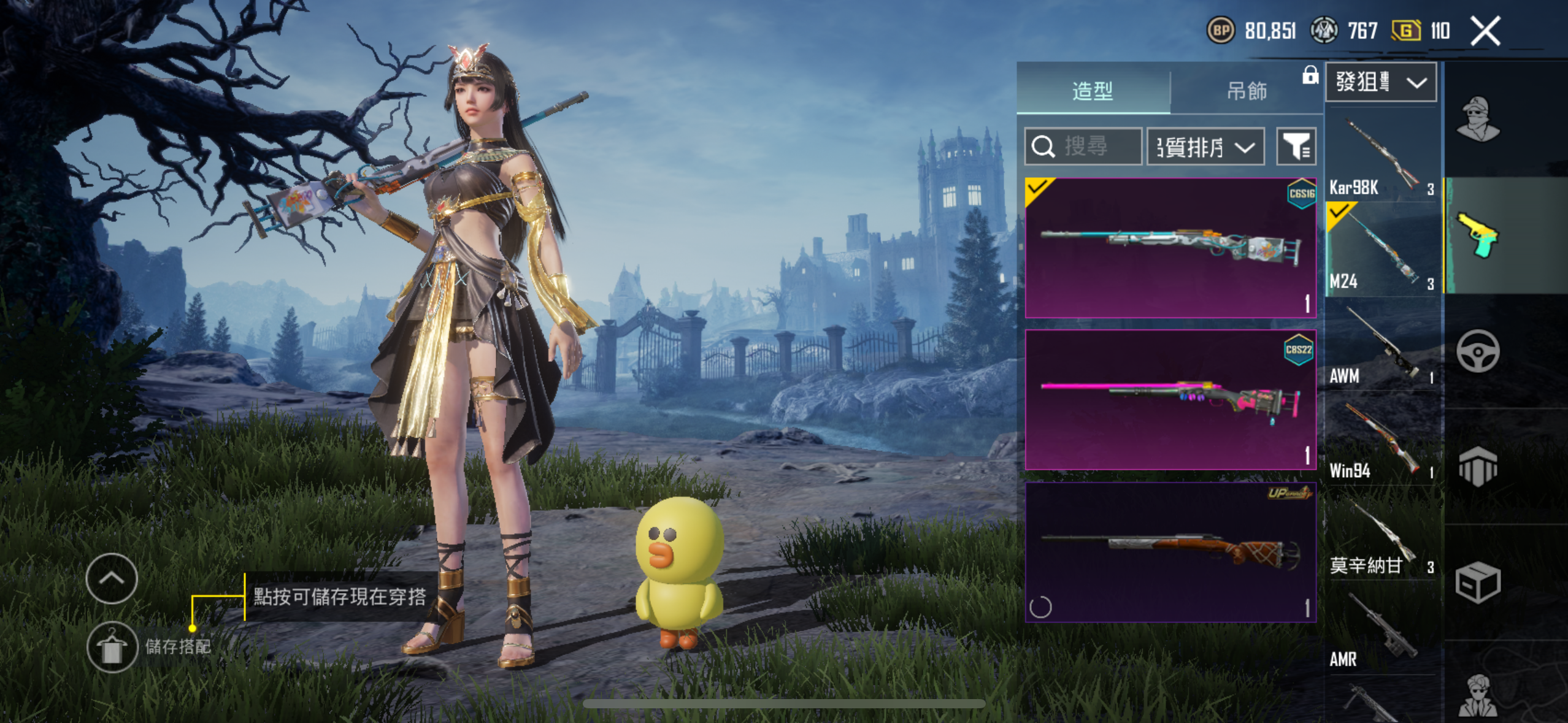Open the 吊飾 charms tab
Screen dimensions: 1568x723
(1246, 91)
